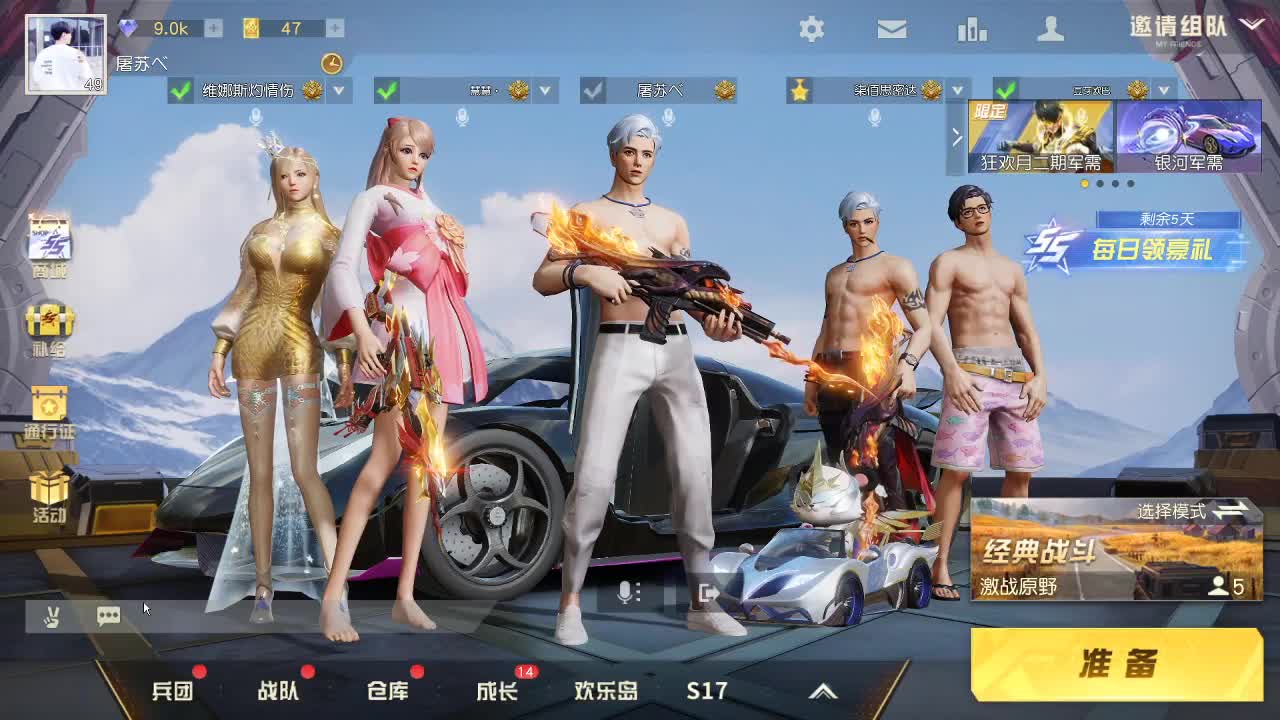Open the settings gear icon
The height and width of the screenshot is (720, 1280).
[813, 30]
